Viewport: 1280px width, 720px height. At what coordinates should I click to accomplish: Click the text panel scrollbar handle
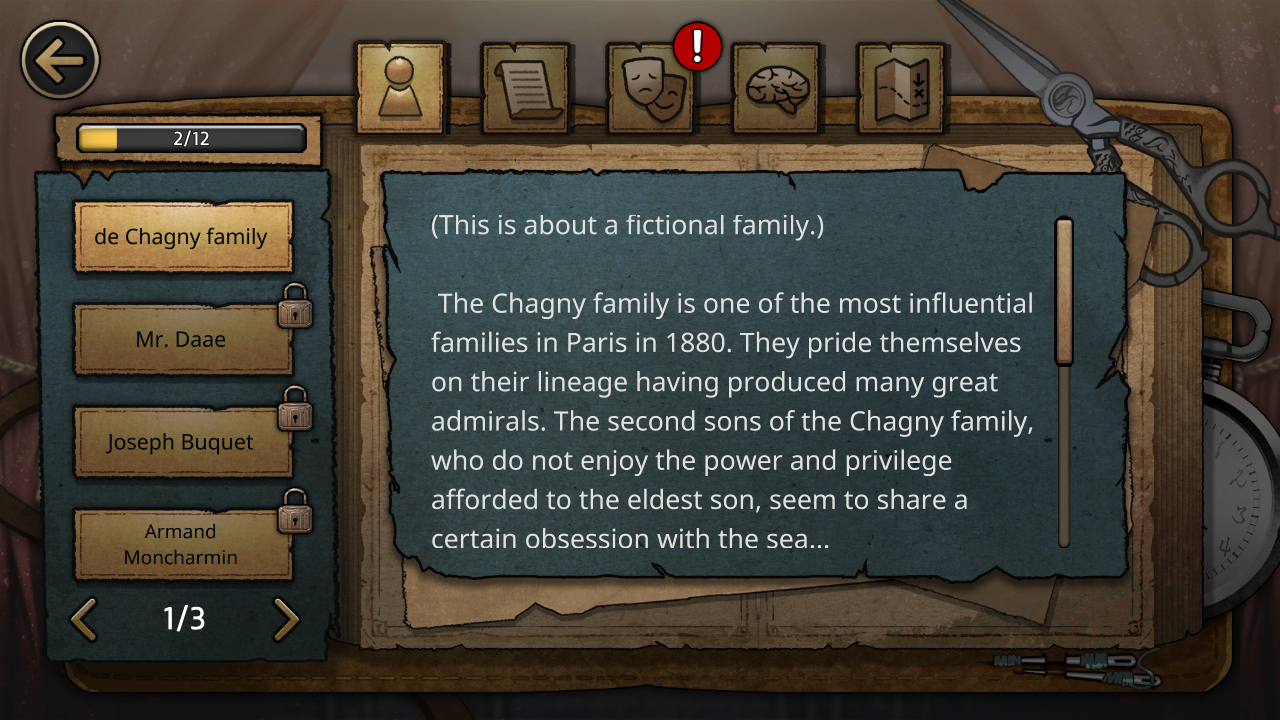(1064, 292)
